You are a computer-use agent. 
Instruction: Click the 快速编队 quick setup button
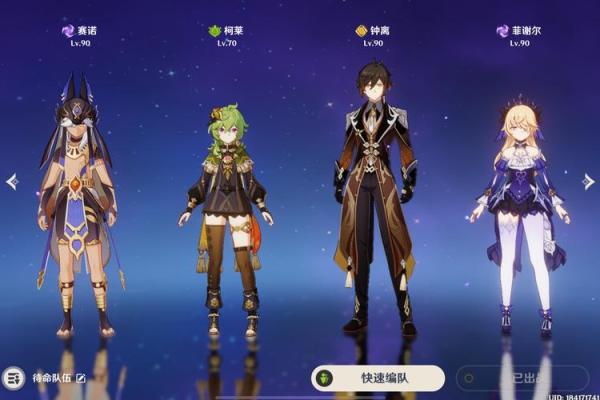(378, 378)
